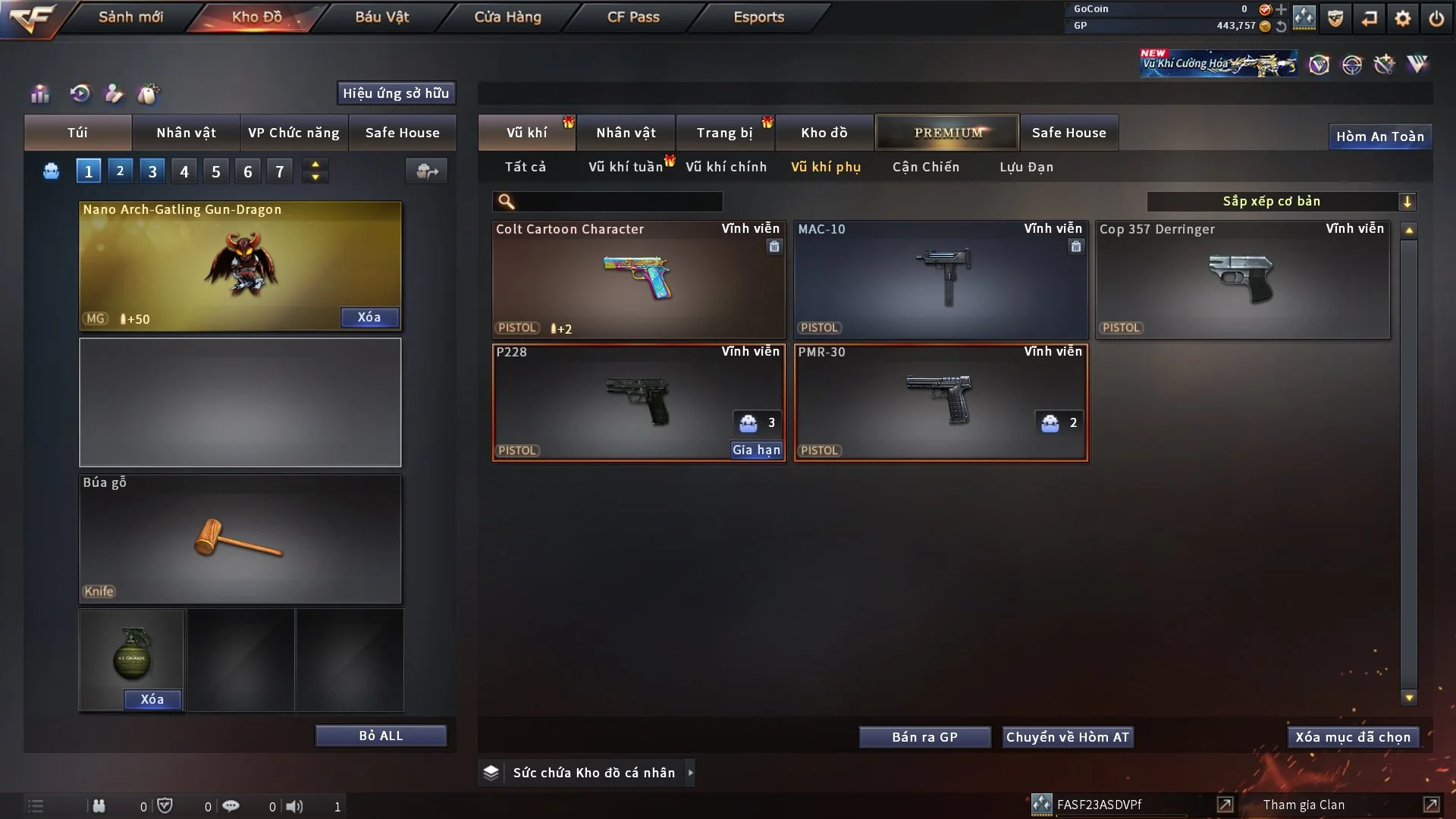
Task: Click the Bỏ ALL button
Action: pyautogui.click(x=381, y=736)
